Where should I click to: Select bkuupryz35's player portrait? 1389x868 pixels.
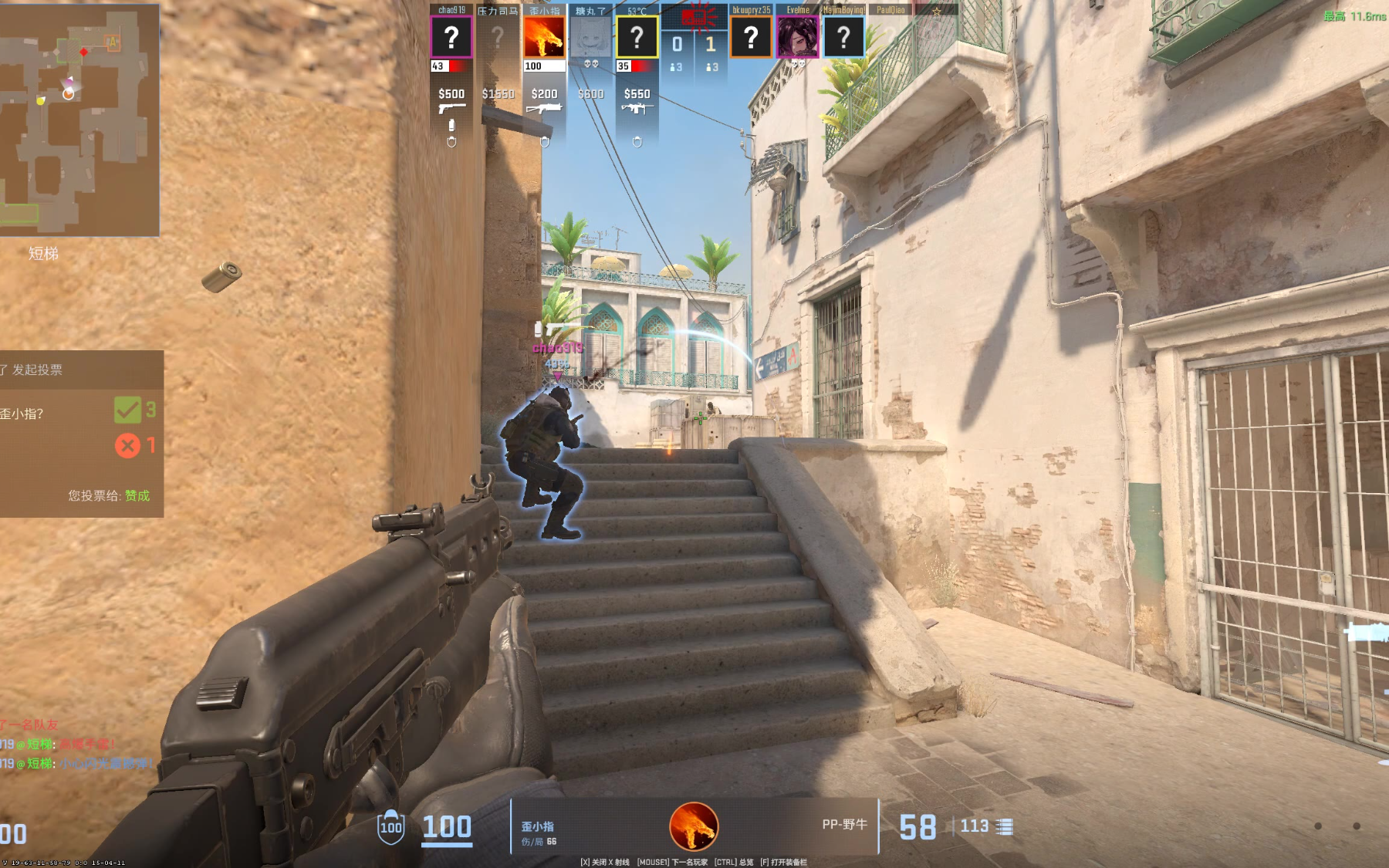[x=751, y=37]
